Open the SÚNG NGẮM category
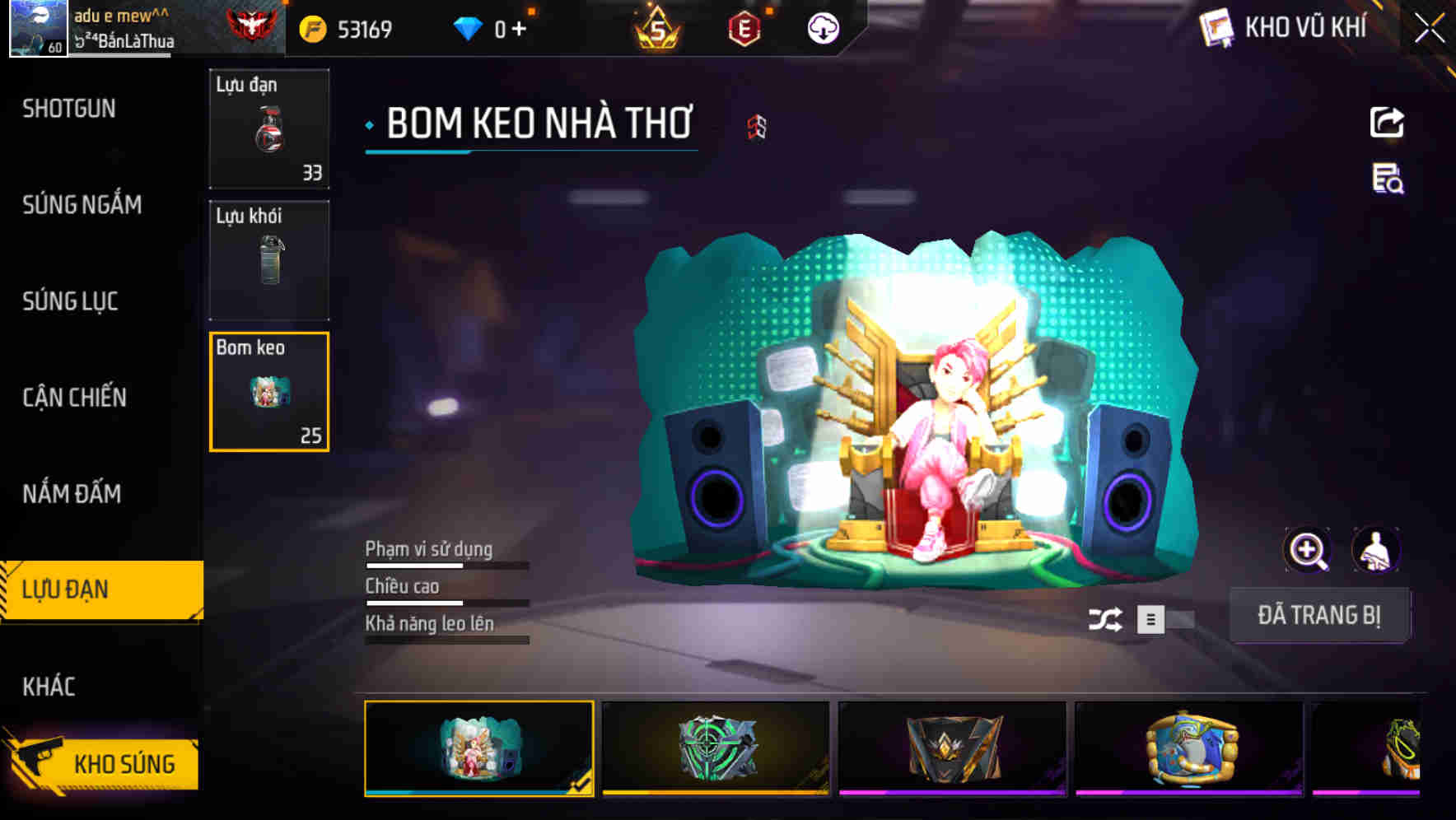This screenshot has height=820, width=1456. click(82, 205)
